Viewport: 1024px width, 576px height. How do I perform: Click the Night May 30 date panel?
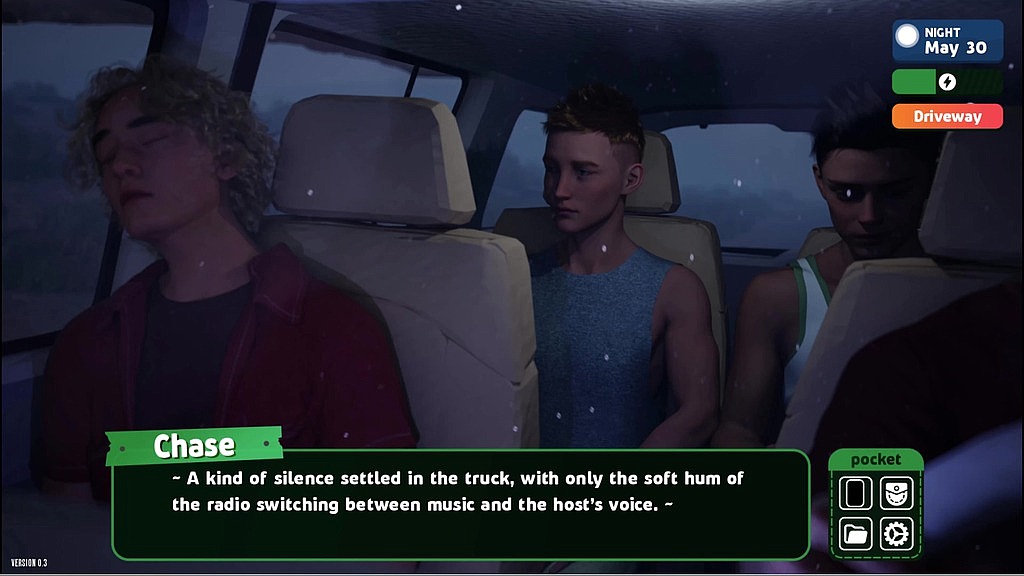(x=947, y=41)
